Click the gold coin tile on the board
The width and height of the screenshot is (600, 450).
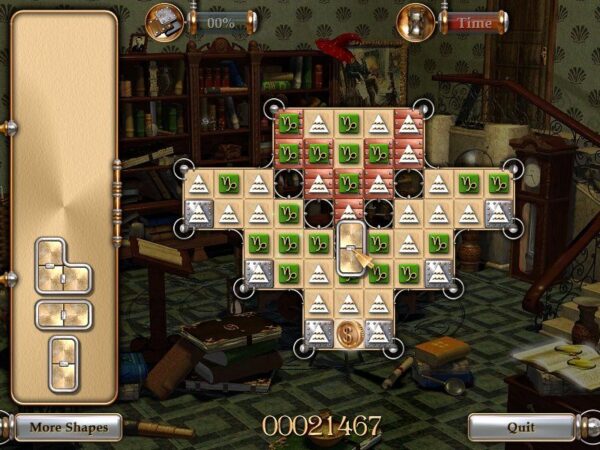click(x=349, y=333)
